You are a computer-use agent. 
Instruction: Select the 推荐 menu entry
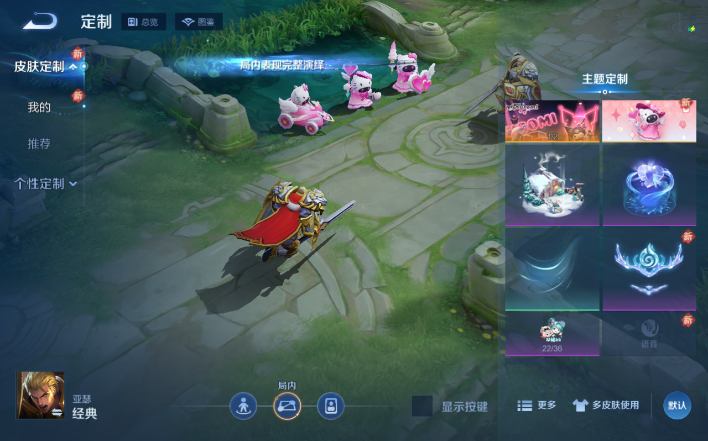(39, 144)
